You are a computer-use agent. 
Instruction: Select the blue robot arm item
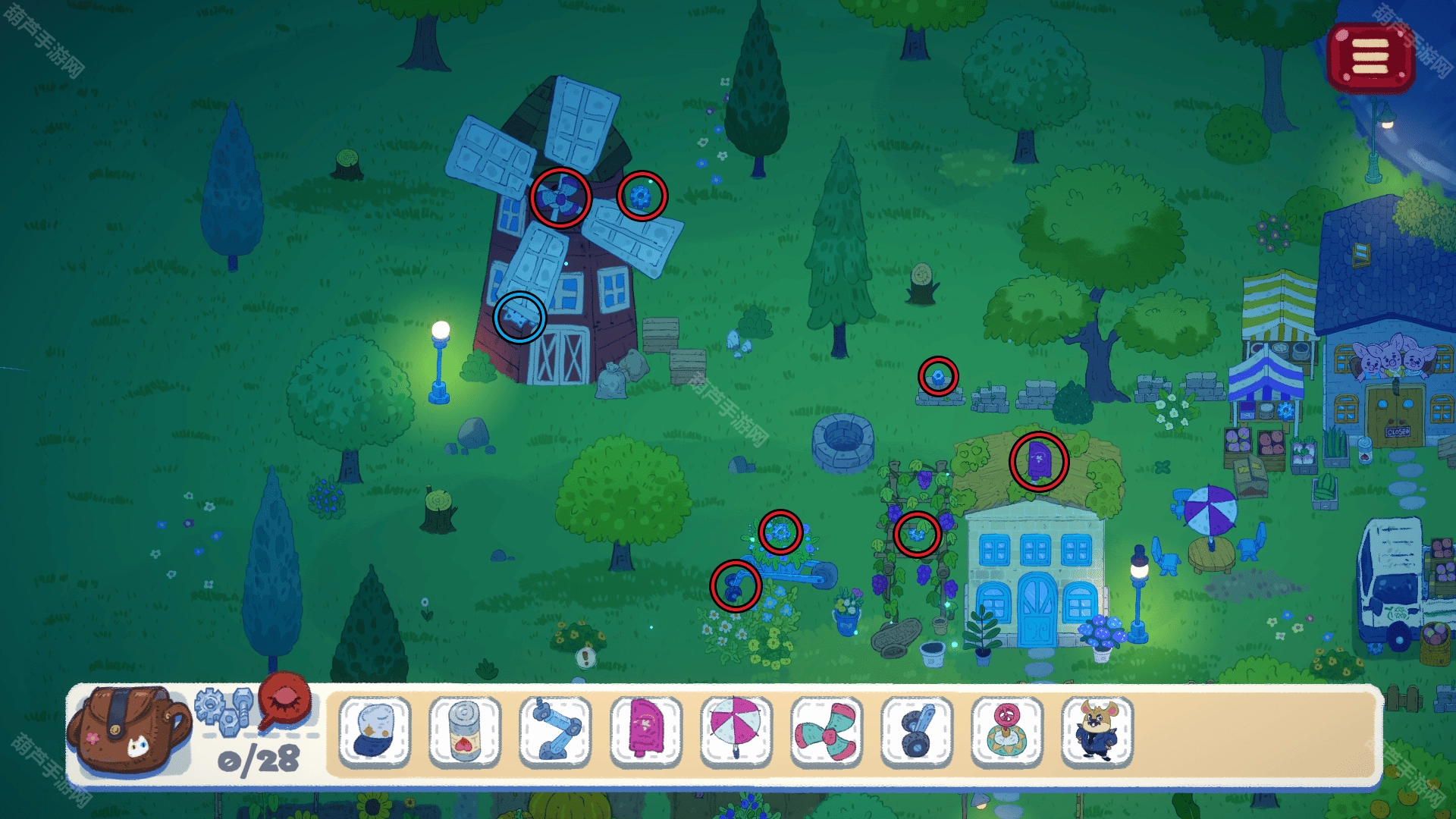(x=555, y=731)
